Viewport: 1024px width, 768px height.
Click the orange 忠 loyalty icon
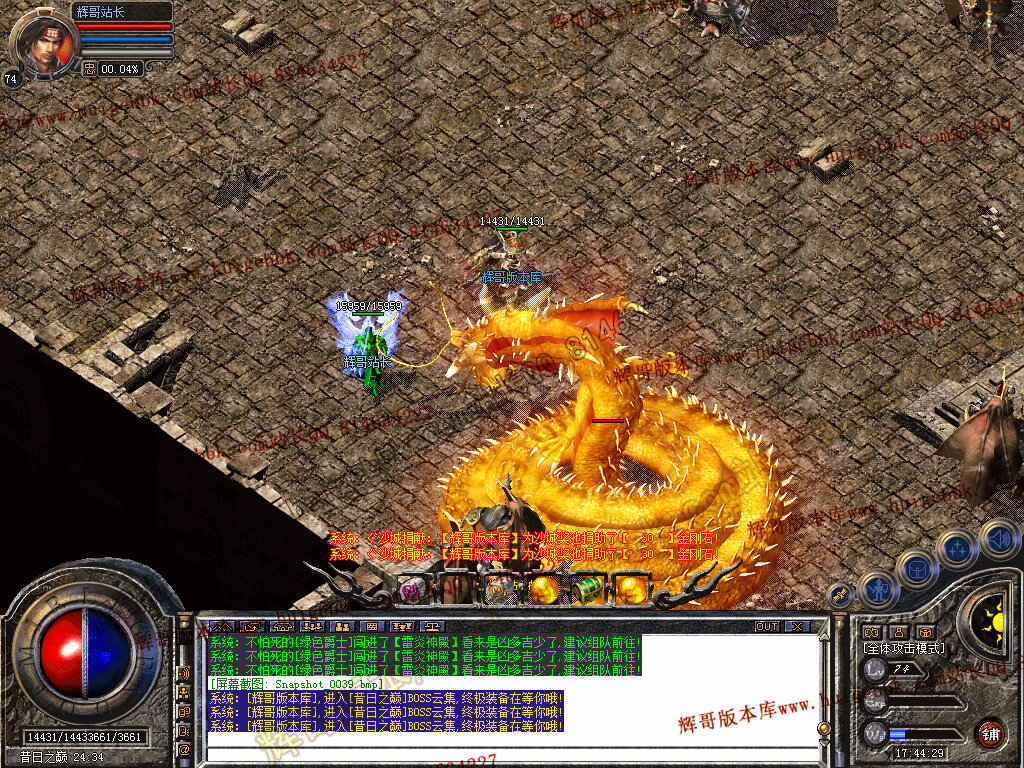coord(89,68)
